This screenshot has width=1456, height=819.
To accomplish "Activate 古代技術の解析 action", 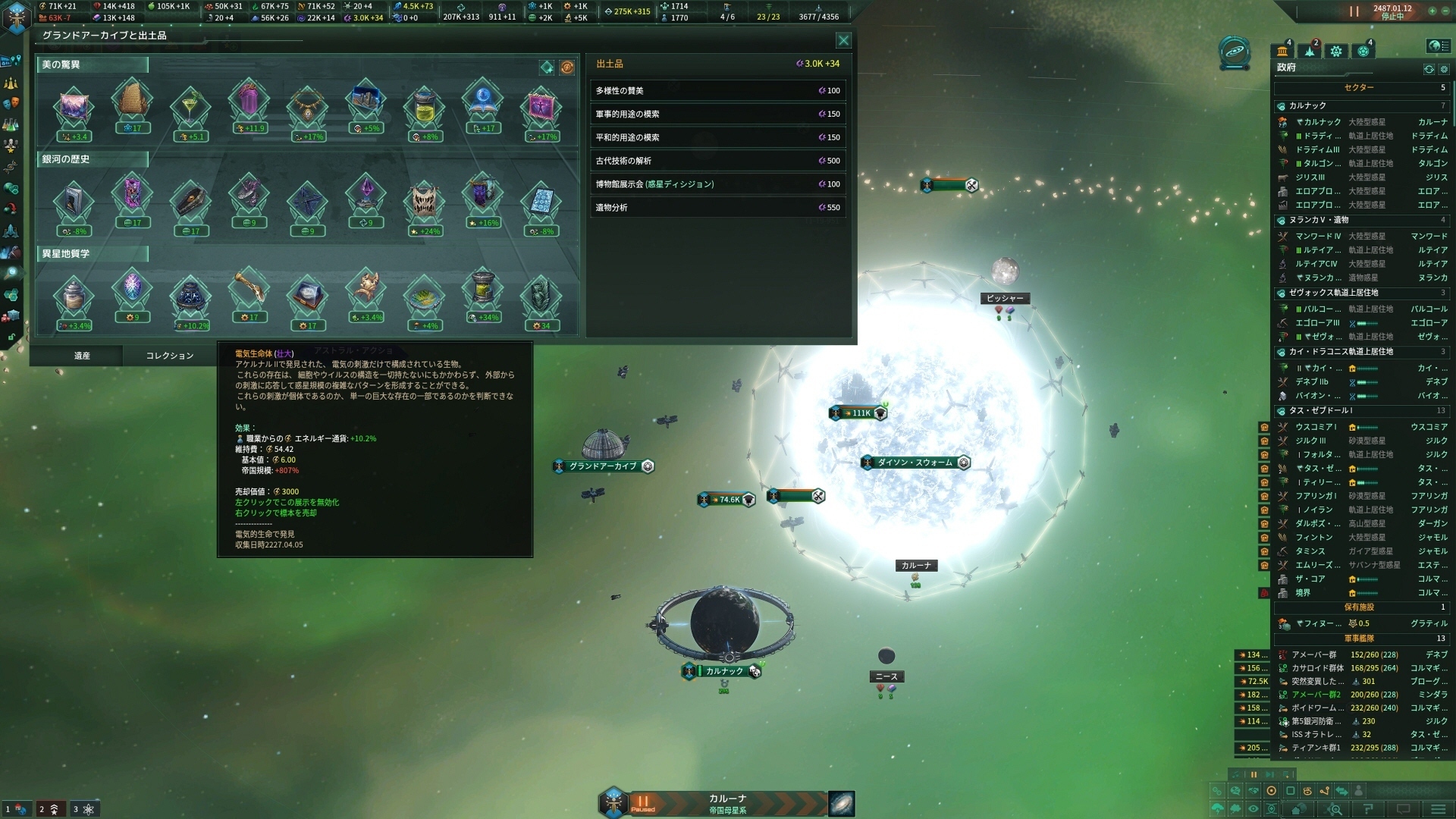I will 717,161.
